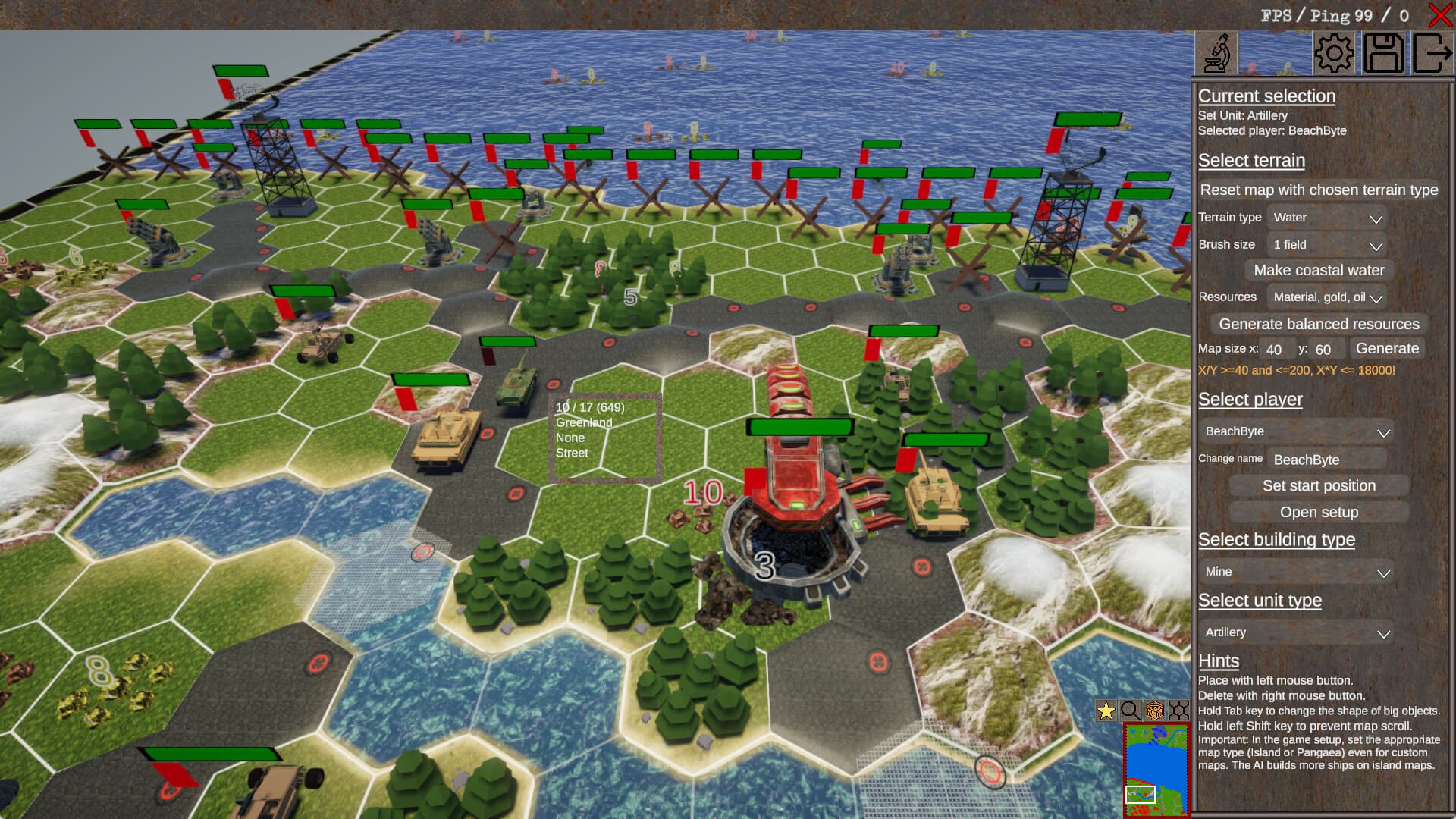Select the hexagon grid icon
This screenshot has width=1456, height=819.
click(1178, 711)
